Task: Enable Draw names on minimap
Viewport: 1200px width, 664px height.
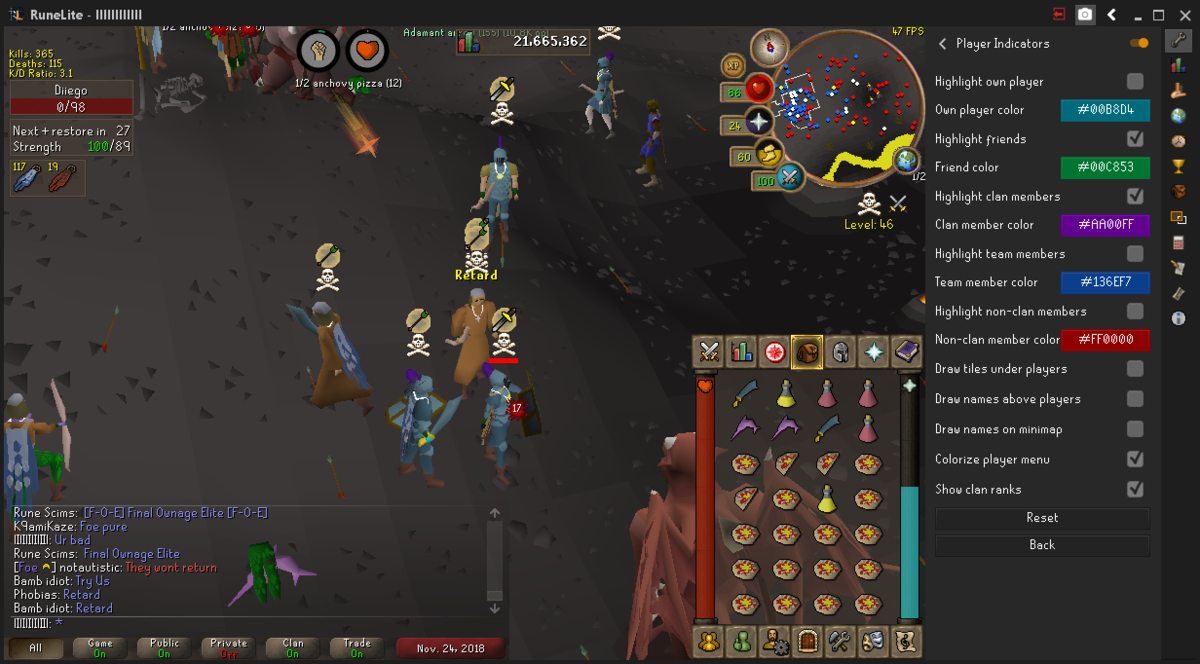Action: point(1135,429)
